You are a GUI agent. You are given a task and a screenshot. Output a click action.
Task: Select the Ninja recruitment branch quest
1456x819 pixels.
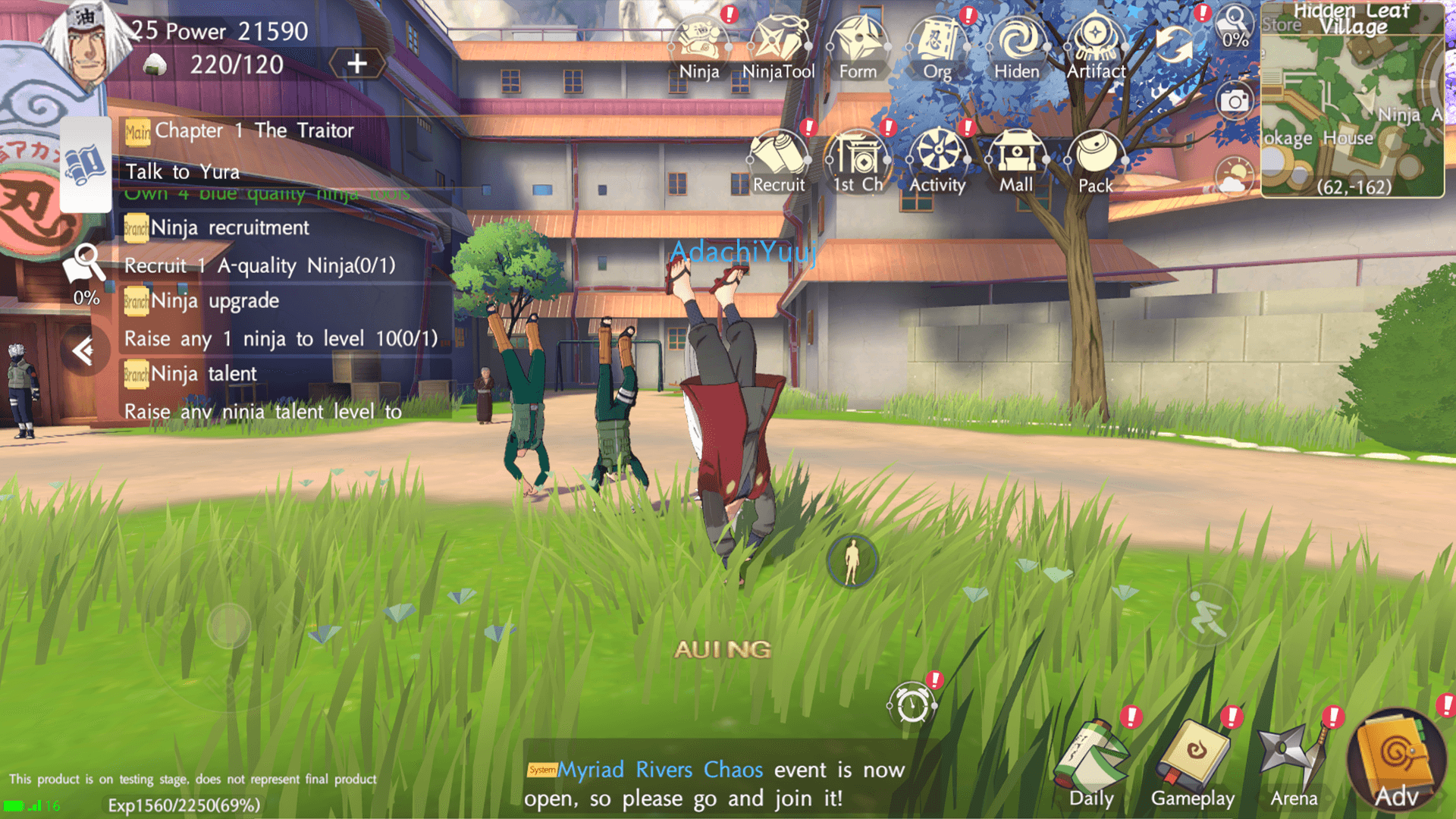229,227
